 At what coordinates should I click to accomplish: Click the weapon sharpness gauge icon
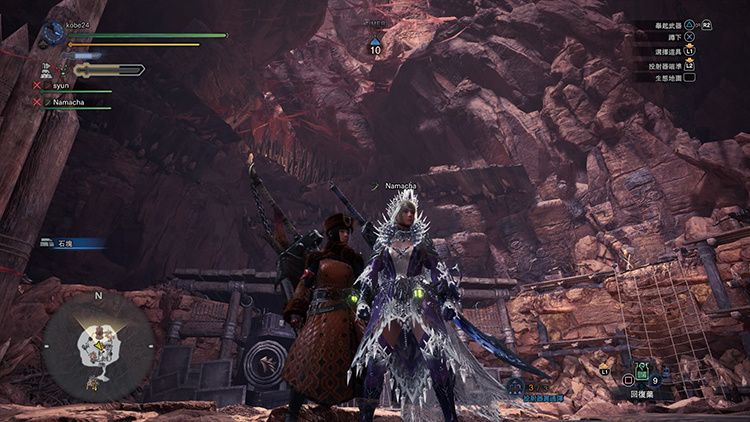pos(108,70)
